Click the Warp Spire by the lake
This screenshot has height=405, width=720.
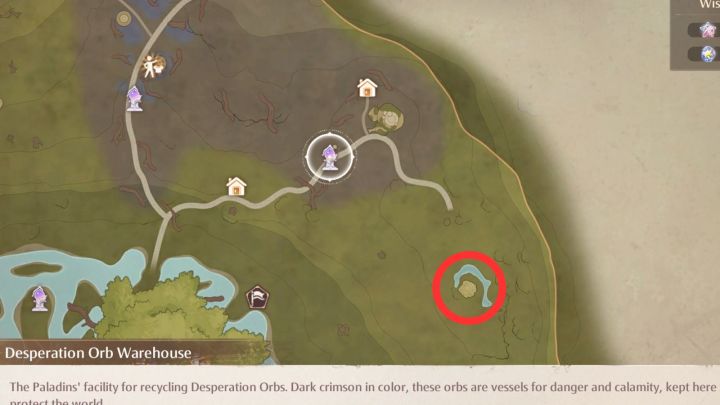(40, 296)
